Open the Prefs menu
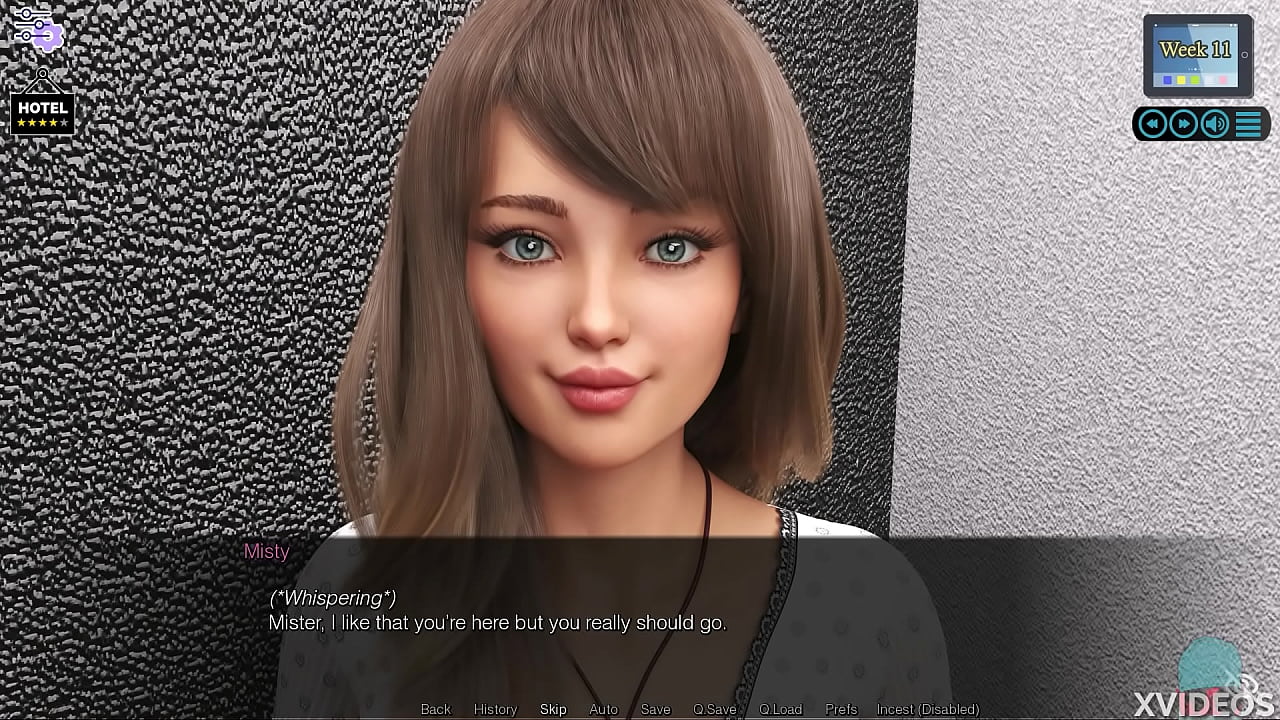Viewport: 1280px width, 720px height. (840, 708)
